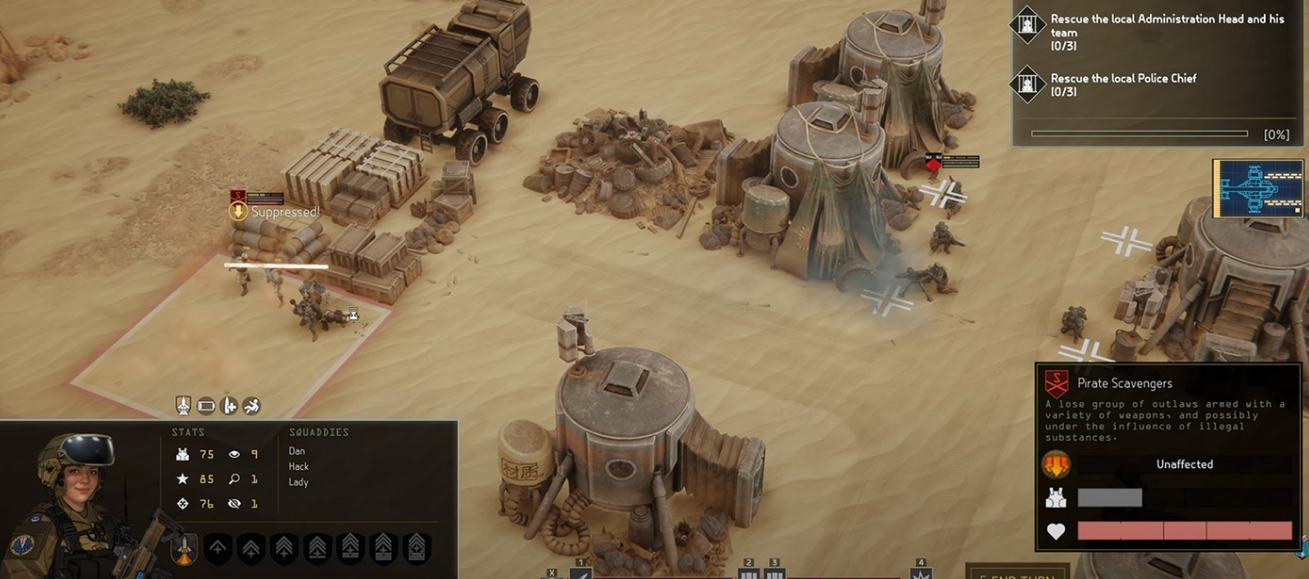1309x579 pixels.
Task: Click the Pirate Scavengers faction emblem
Action: click(x=1056, y=383)
